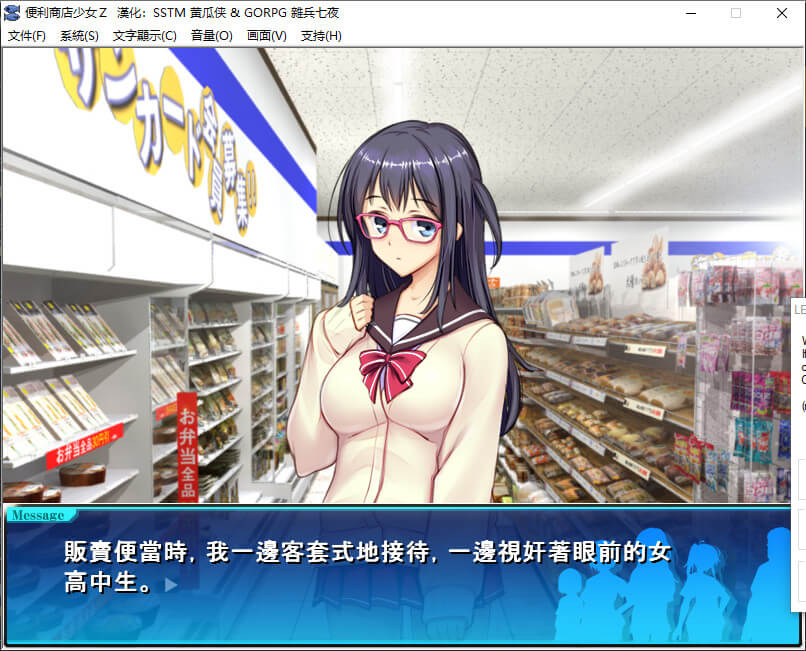806x651 pixels.
Task: Open the 系統(S) menu
Action: pos(79,36)
